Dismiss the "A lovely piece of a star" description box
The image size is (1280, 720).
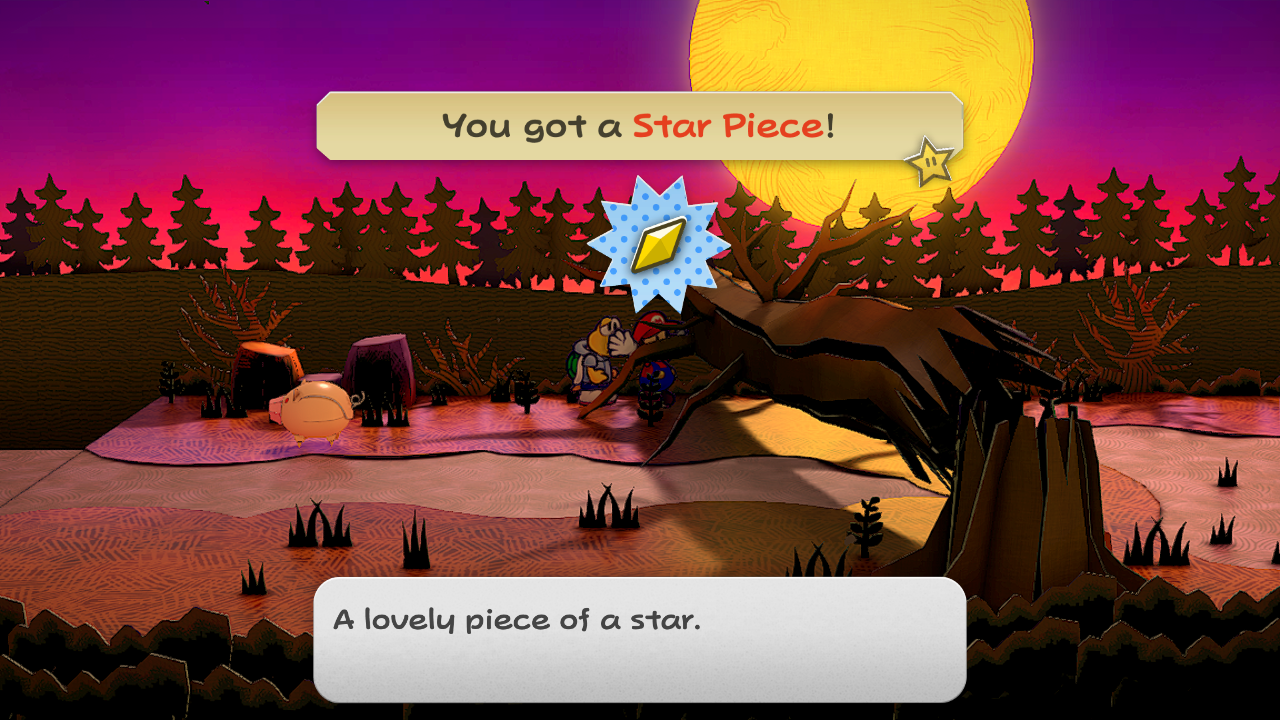pyautogui.click(x=640, y=639)
